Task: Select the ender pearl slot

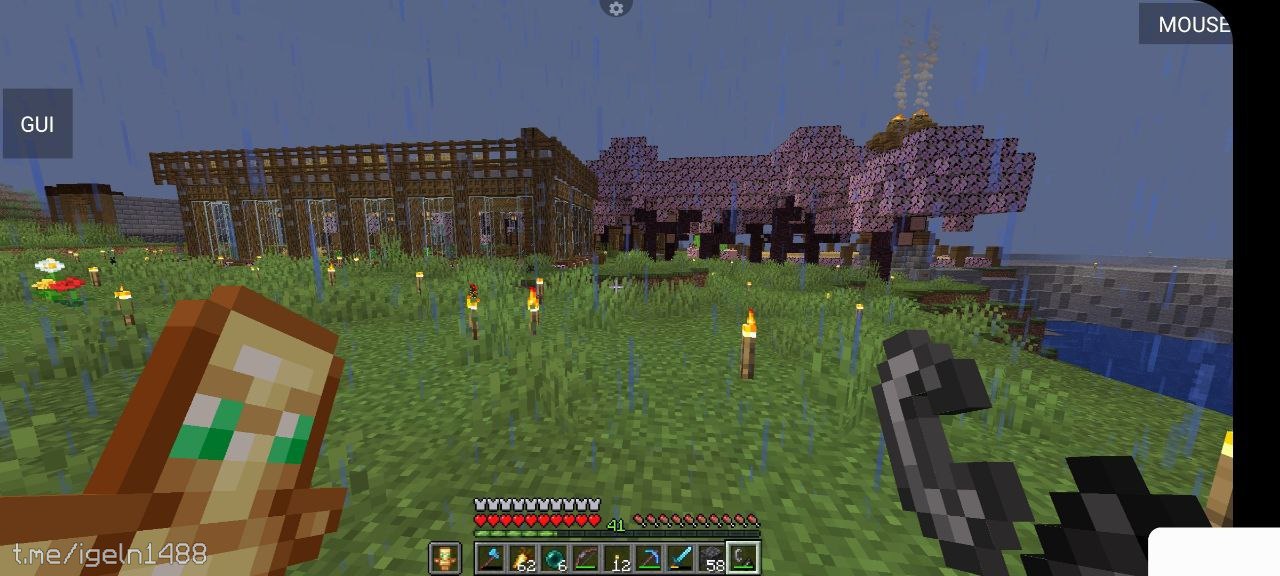Action: pyautogui.click(x=554, y=558)
